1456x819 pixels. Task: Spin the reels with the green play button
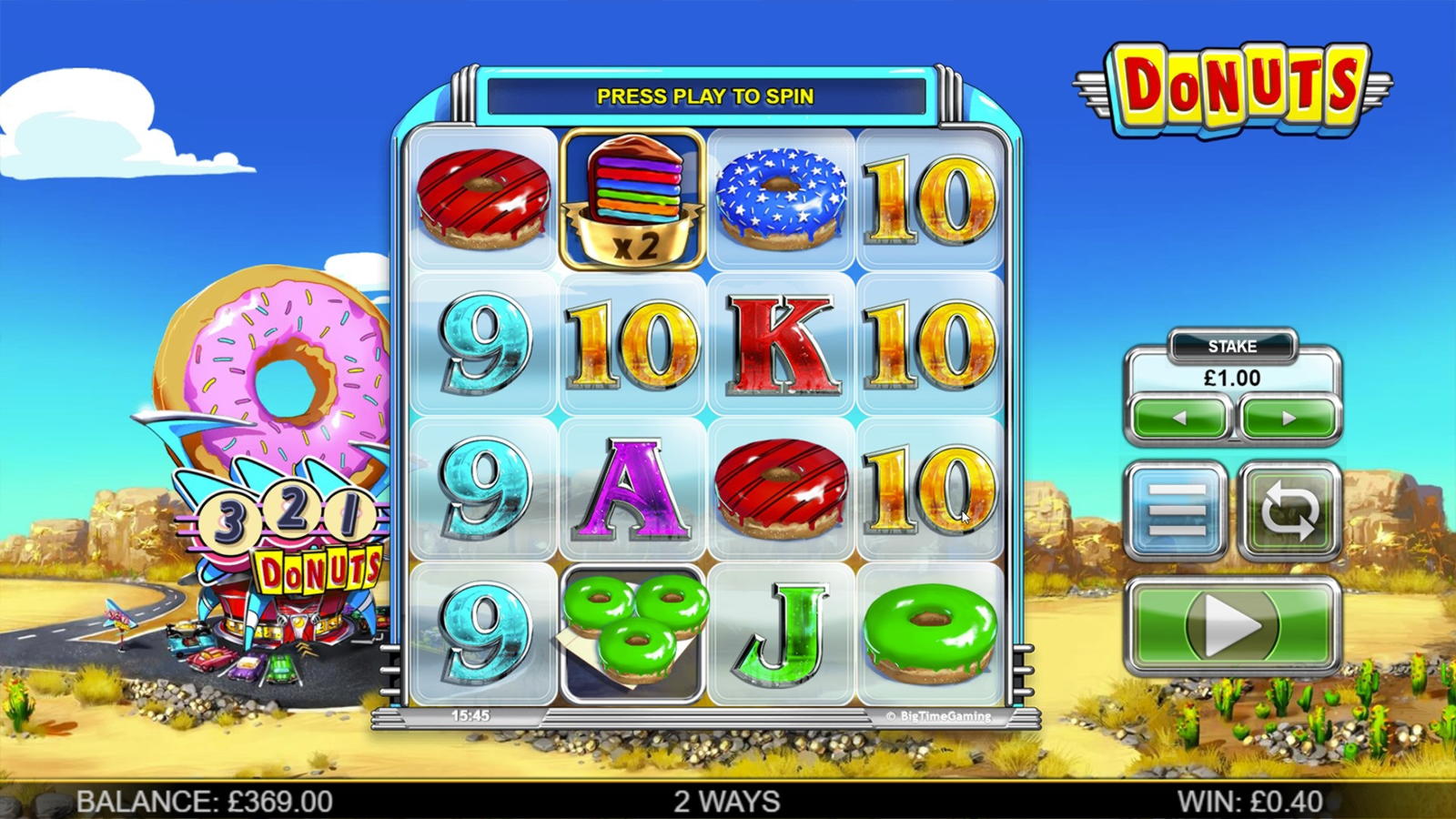[1232, 626]
